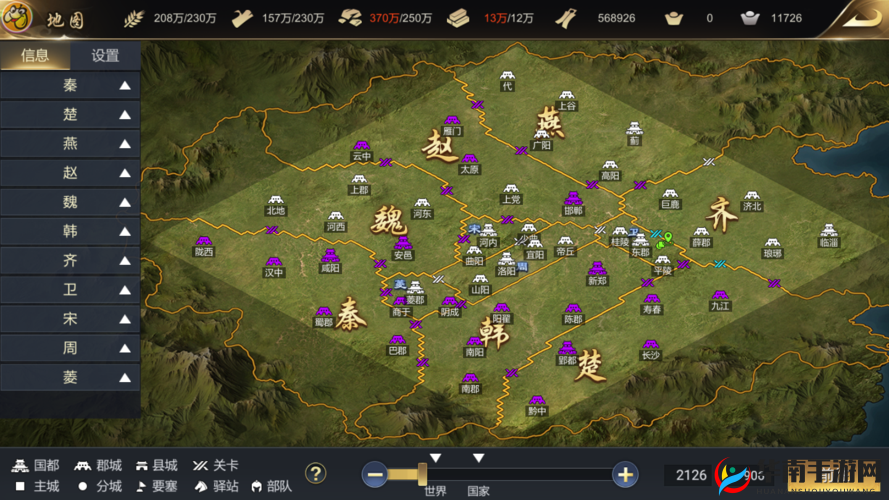
Task: Open the question mark help button
Action: click(x=316, y=473)
